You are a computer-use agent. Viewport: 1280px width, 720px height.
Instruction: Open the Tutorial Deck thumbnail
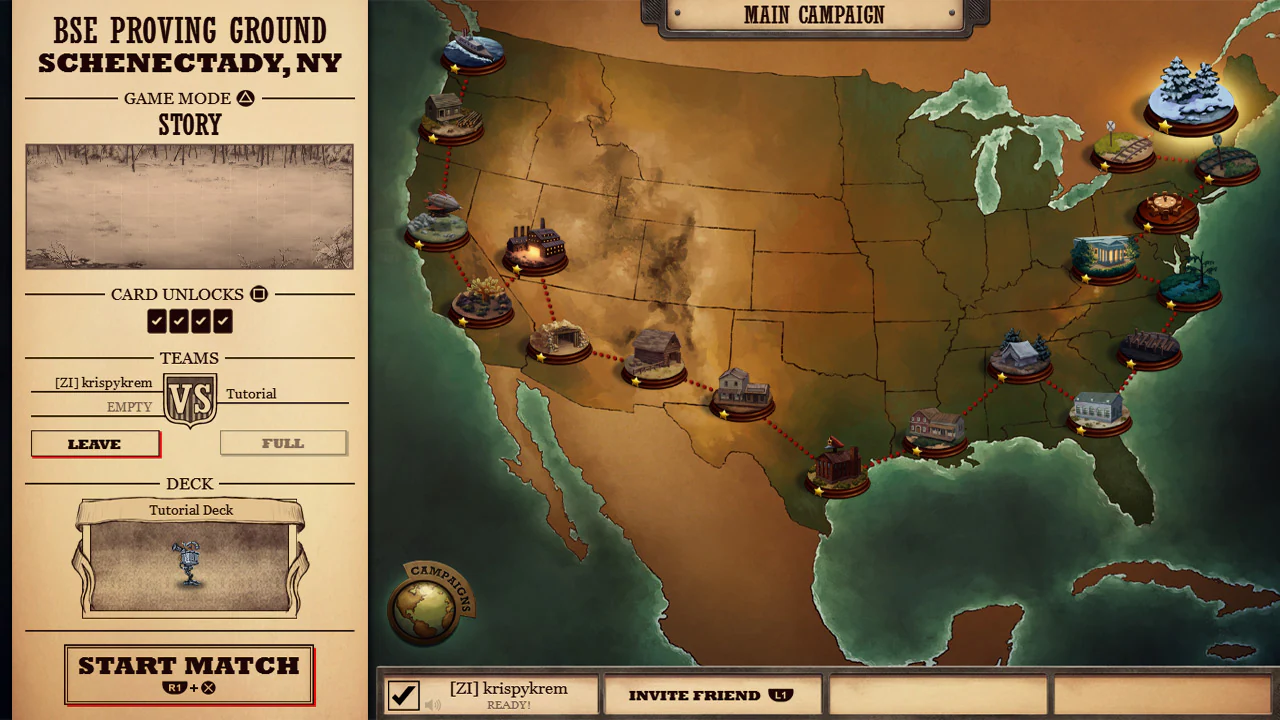190,562
